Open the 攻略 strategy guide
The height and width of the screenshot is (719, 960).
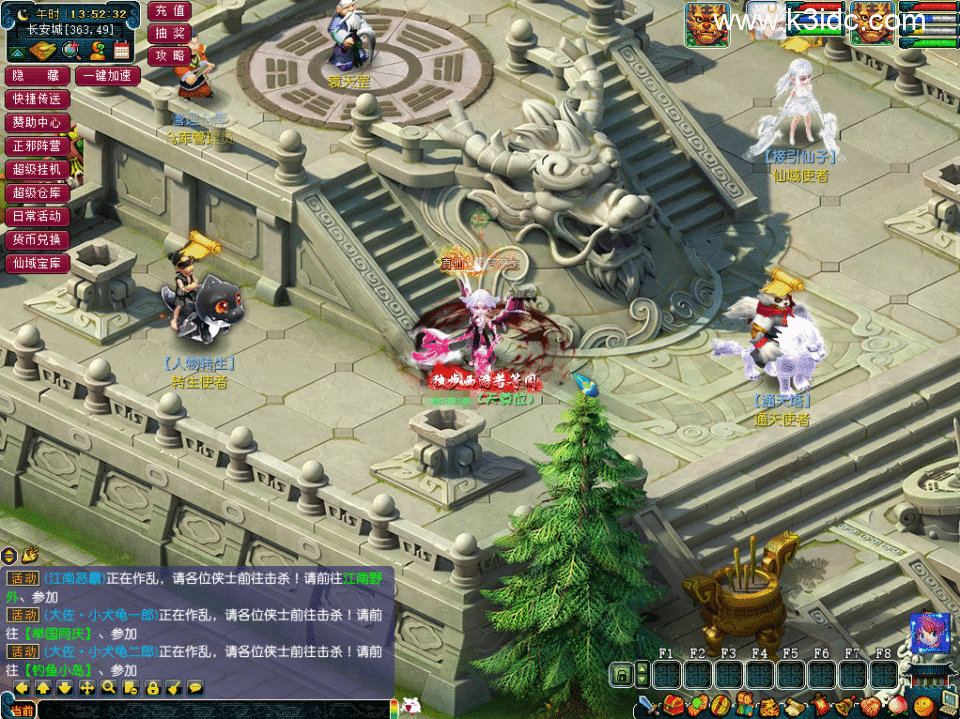click(169, 55)
